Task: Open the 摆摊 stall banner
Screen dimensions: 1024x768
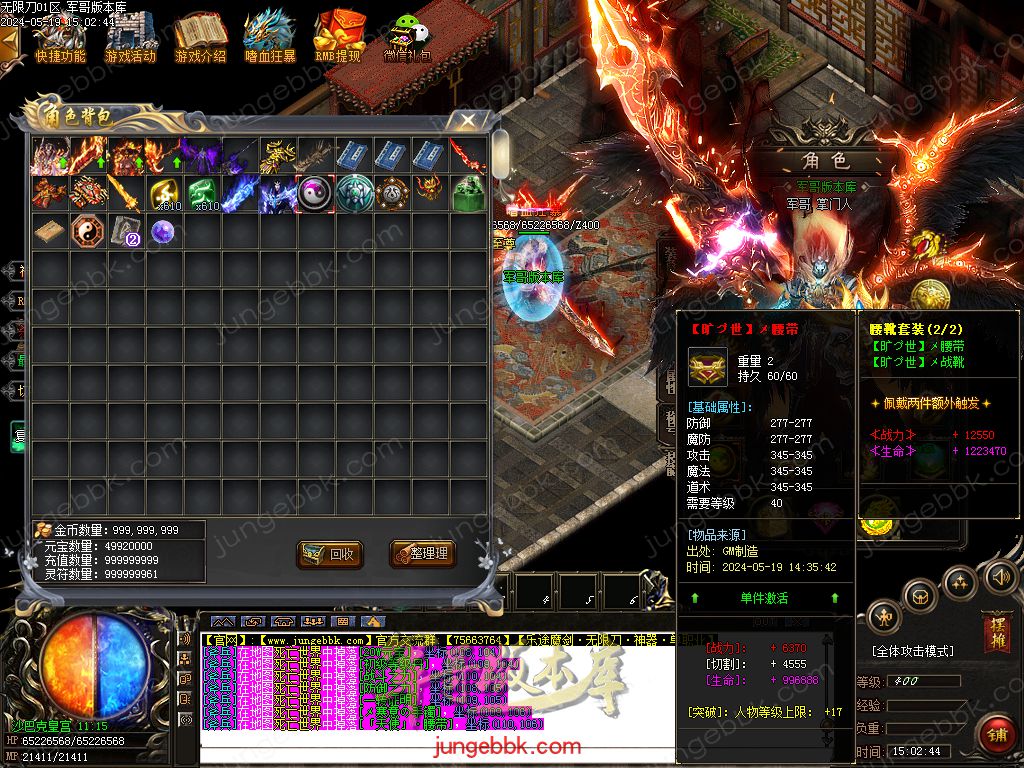Action: pos(995,630)
